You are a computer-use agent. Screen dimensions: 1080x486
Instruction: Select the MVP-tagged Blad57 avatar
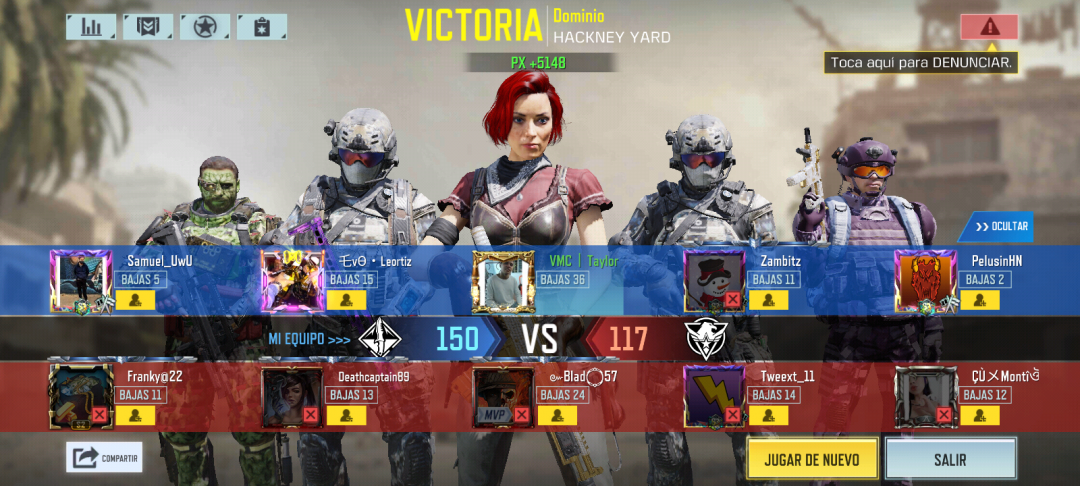pyautogui.click(x=503, y=397)
